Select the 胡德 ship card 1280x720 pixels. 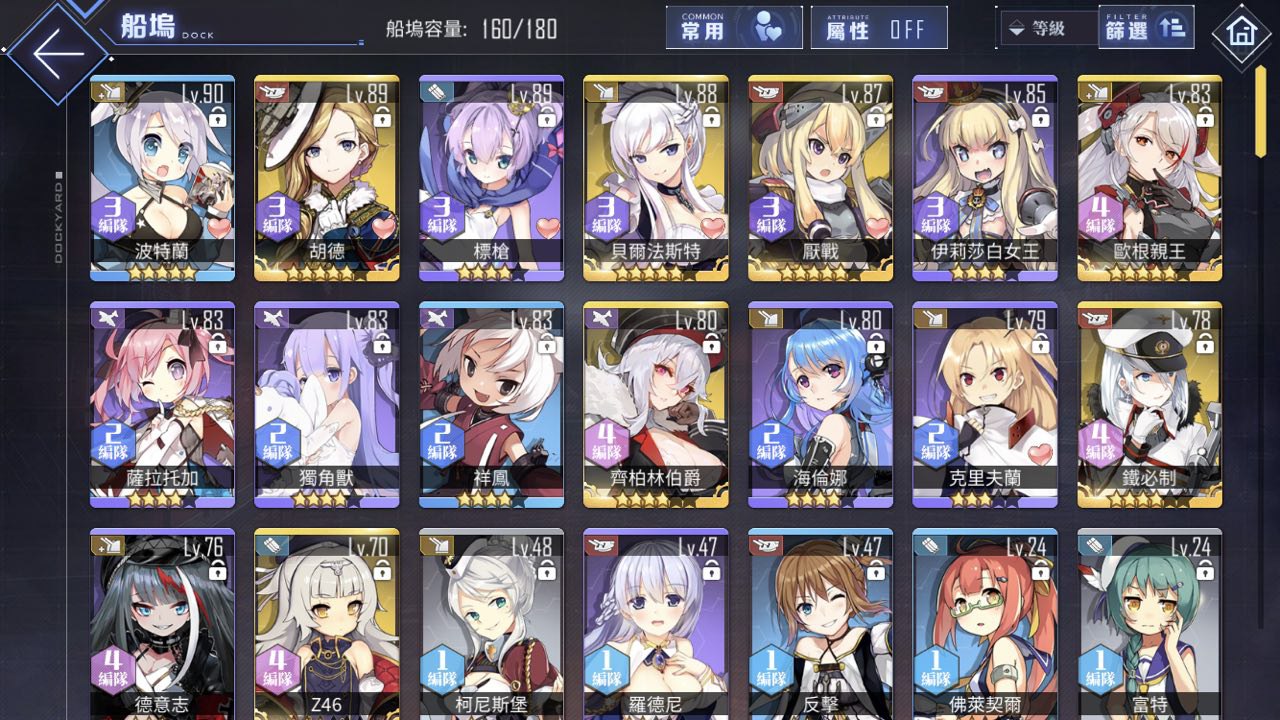[327, 178]
